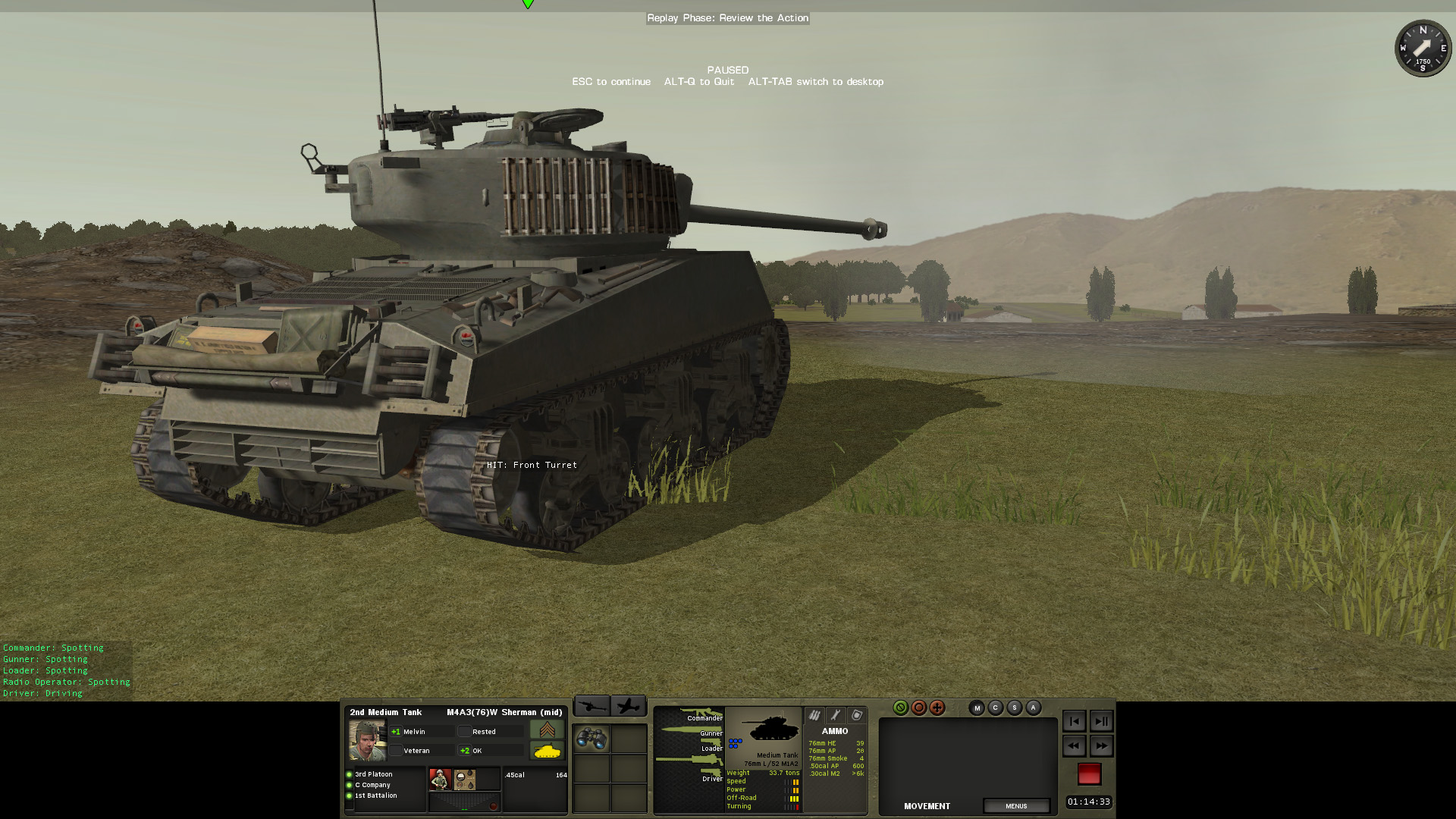Click the red octagon stop command button
This screenshot has height=819, width=1456.
tap(919, 708)
